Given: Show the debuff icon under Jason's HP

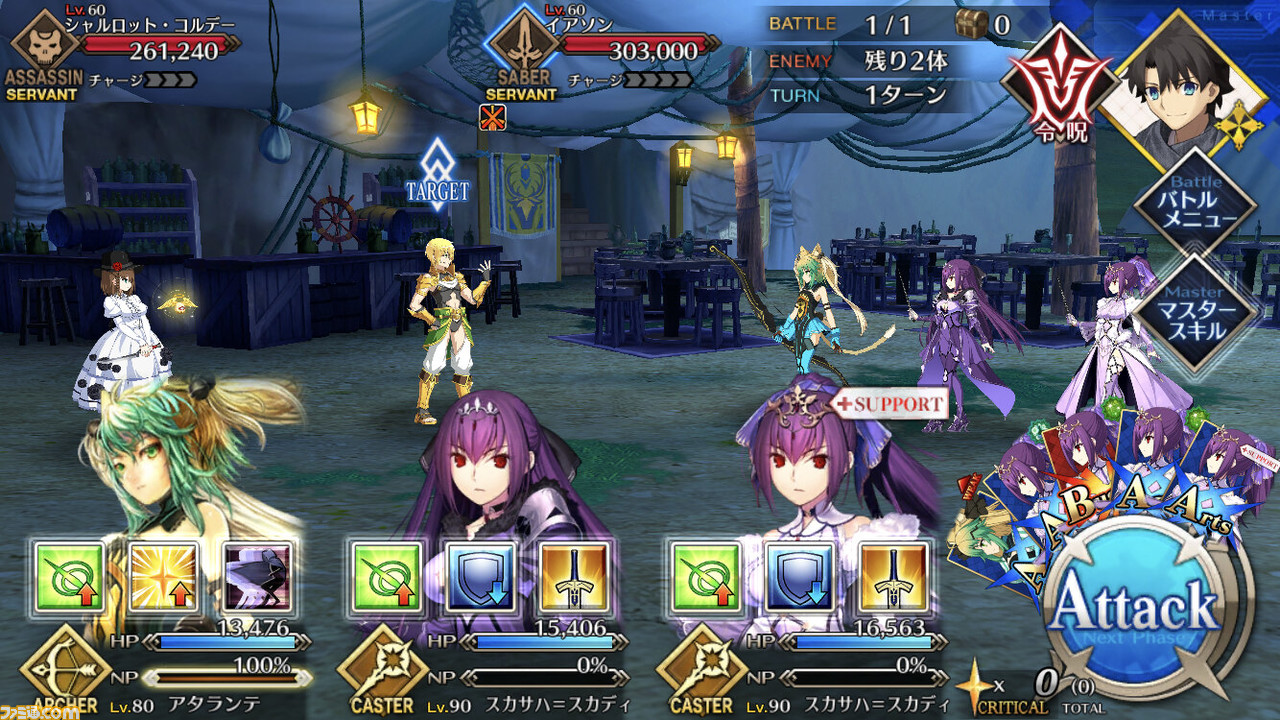Looking at the screenshot, I should (492, 117).
